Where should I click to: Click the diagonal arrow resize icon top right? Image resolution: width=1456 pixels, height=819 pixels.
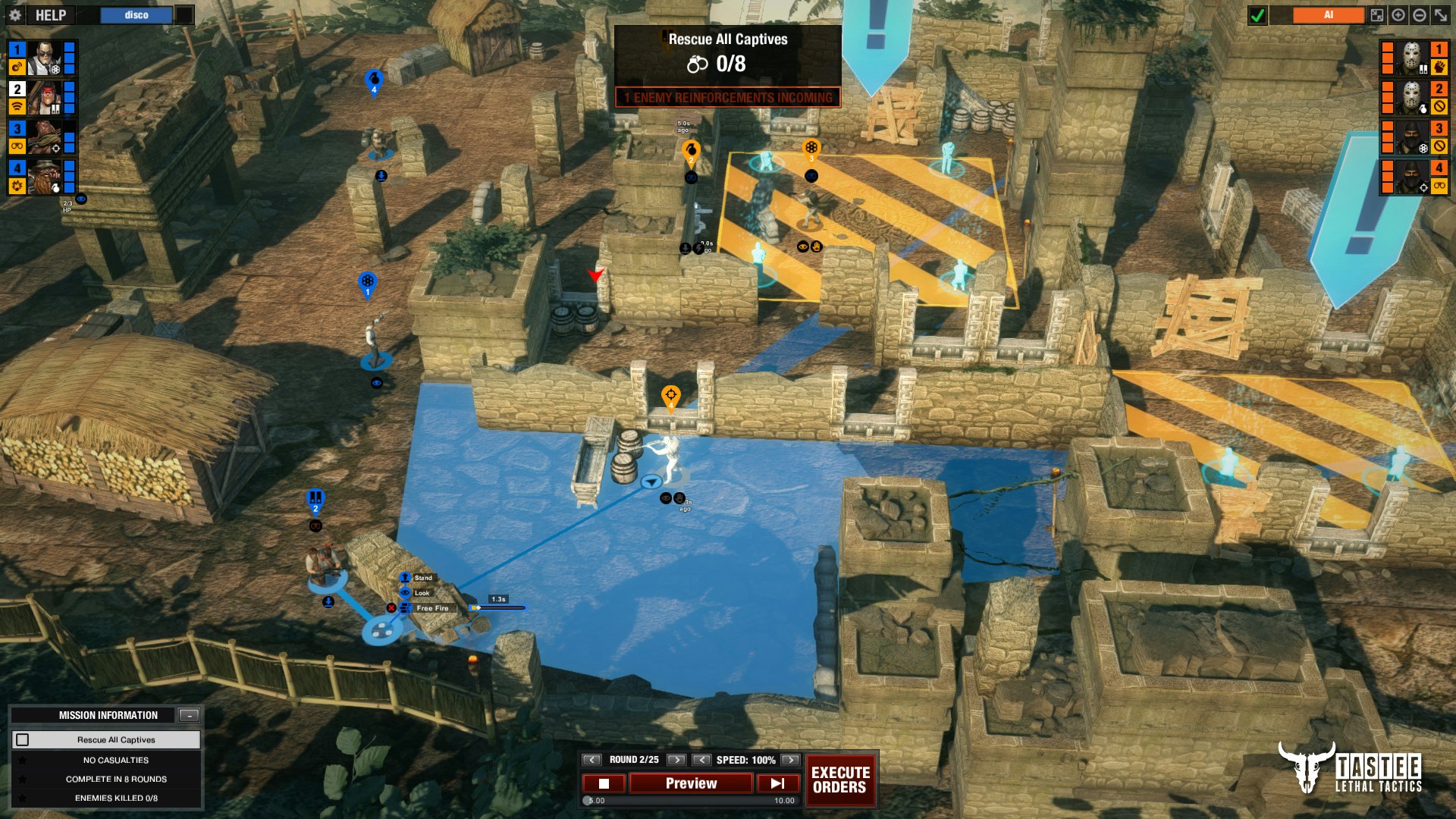click(x=1440, y=15)
